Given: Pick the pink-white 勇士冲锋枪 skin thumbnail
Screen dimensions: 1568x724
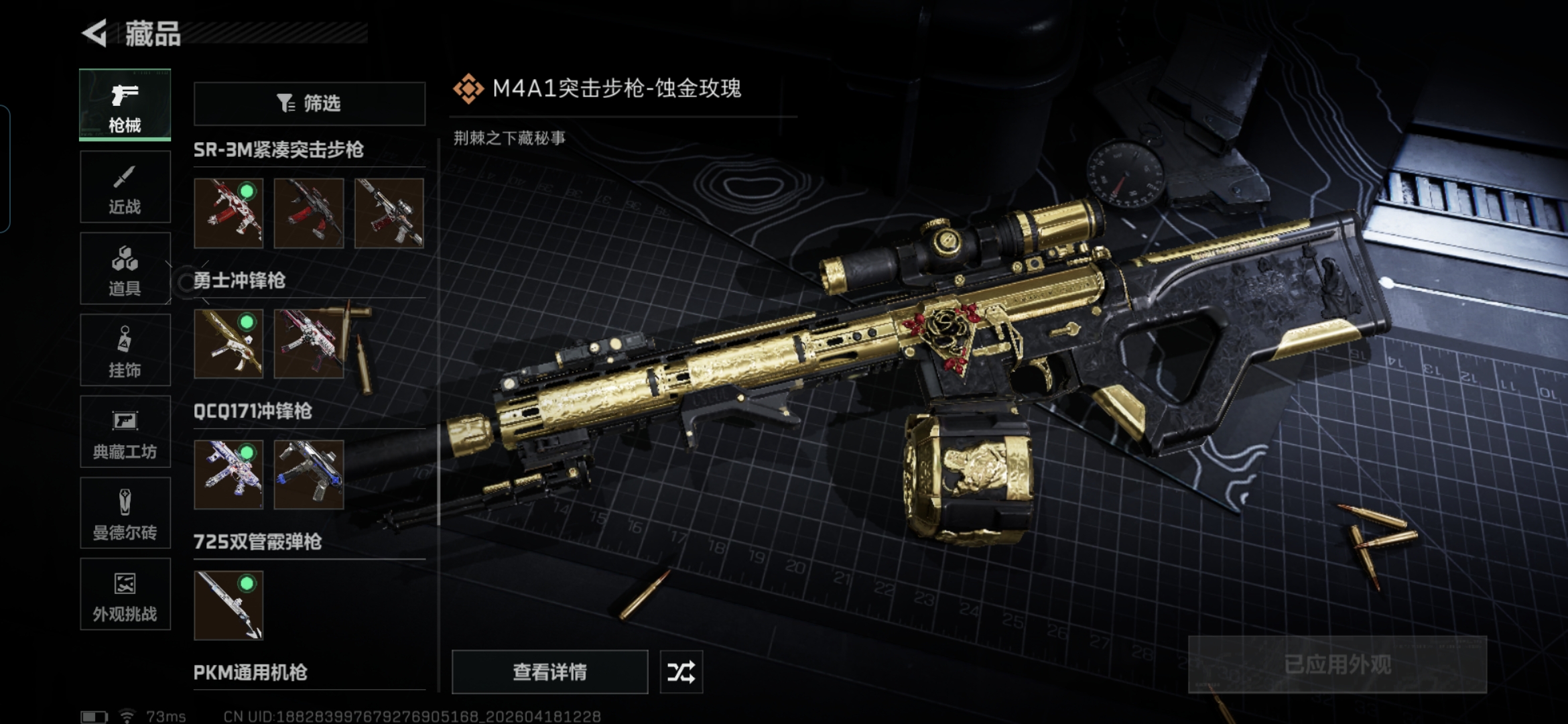Looking at the screenshot, I should click(308, 343).
